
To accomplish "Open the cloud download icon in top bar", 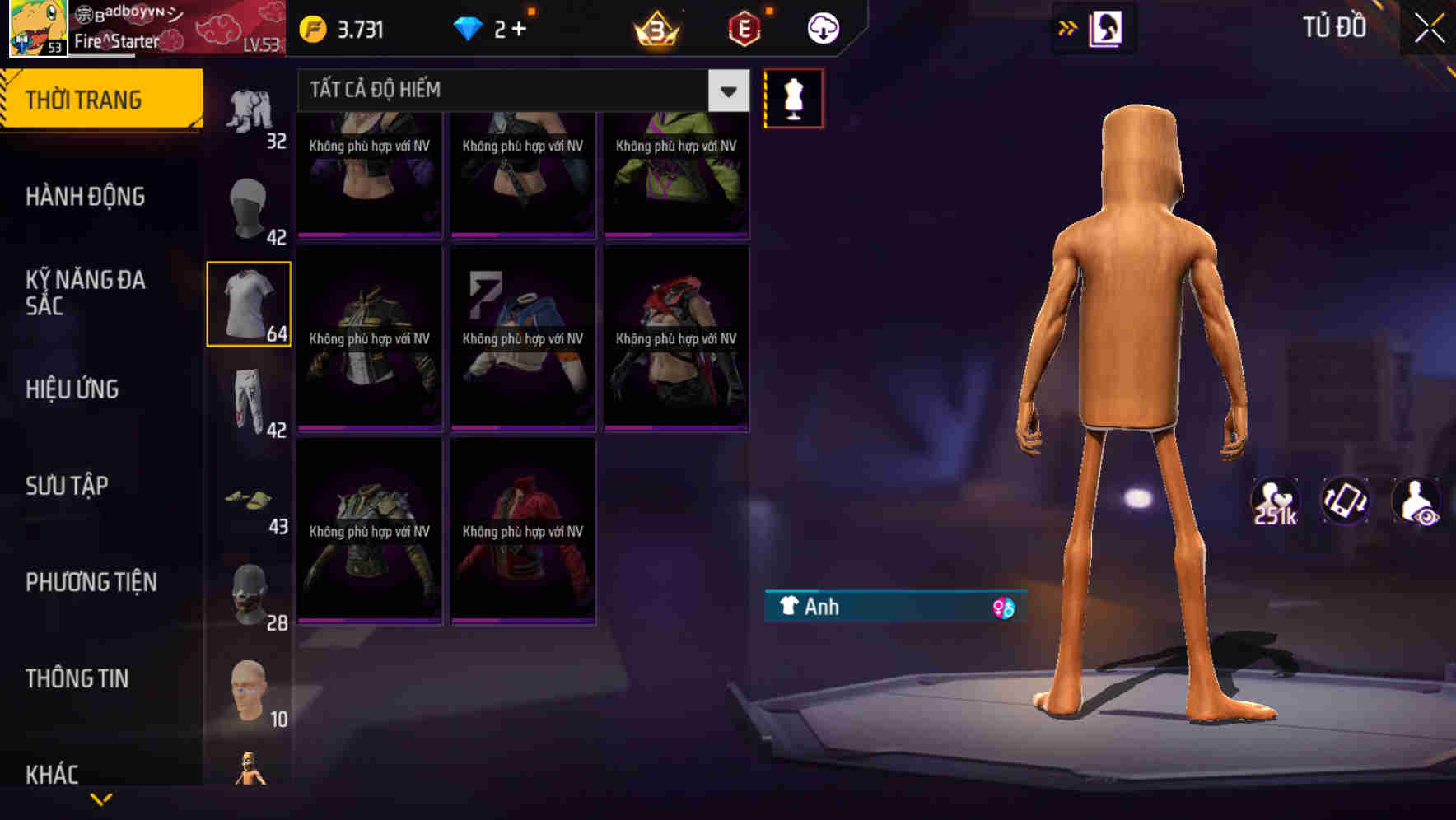I will click(824, 27).
